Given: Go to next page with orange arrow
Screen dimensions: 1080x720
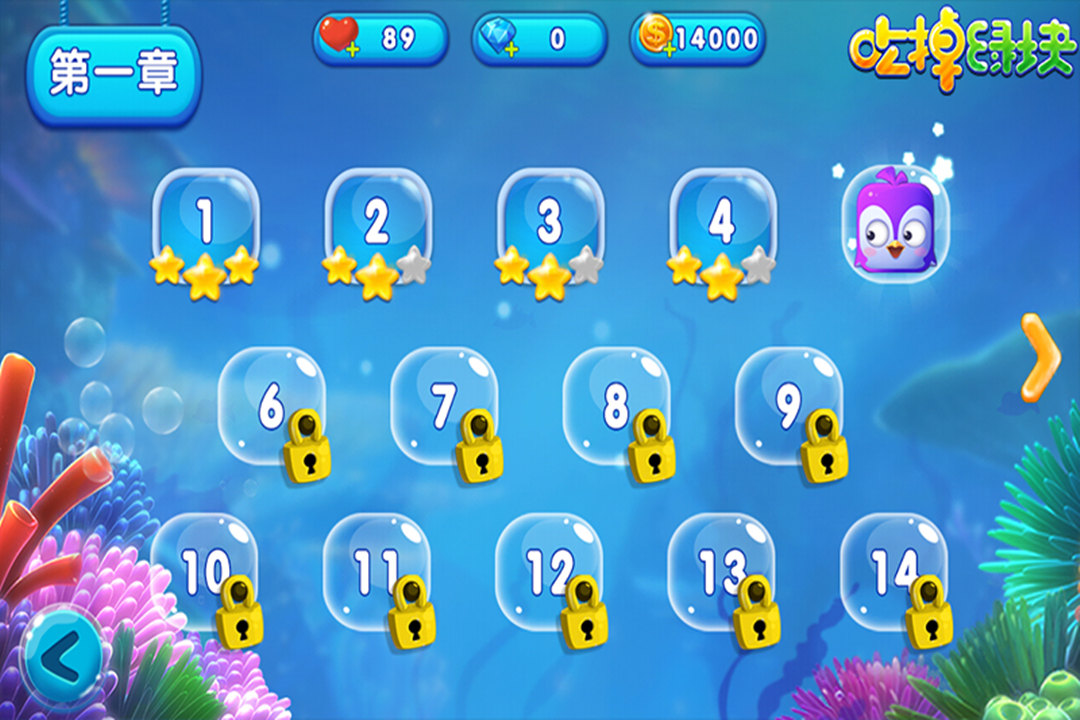Looking at the screenshot, I should pos(1041,356).
